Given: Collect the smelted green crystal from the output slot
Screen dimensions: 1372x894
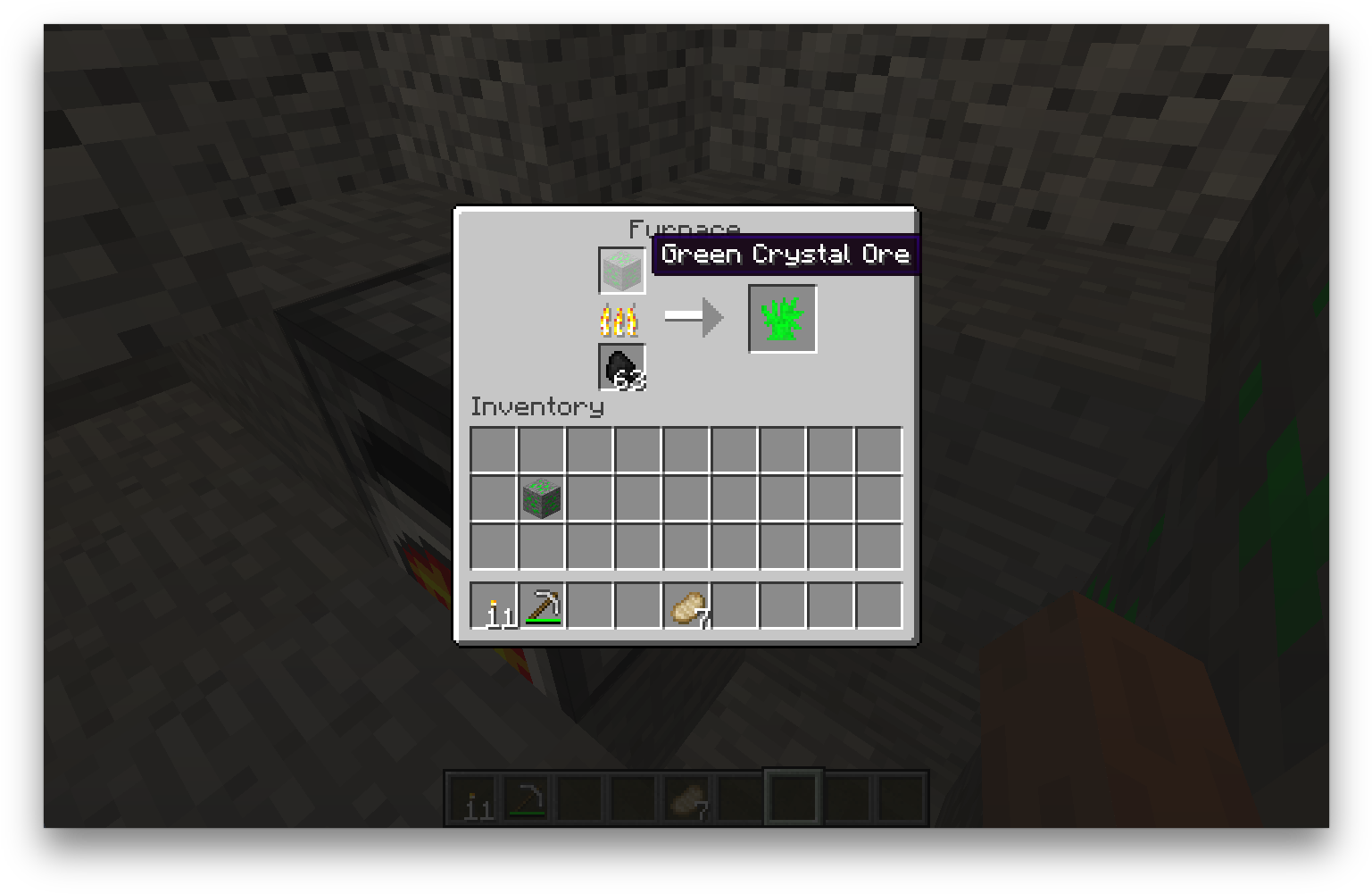Looking at the screenshot, I should point(781,318).
